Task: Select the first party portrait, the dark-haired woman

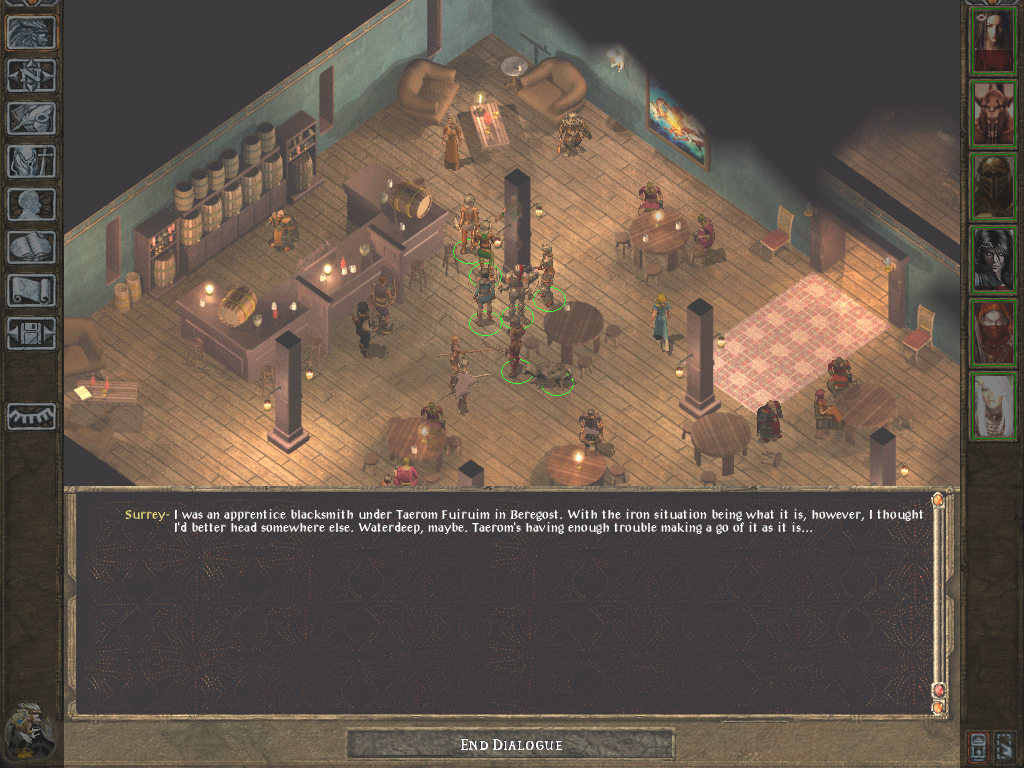Action: click(x=993, y=41)
